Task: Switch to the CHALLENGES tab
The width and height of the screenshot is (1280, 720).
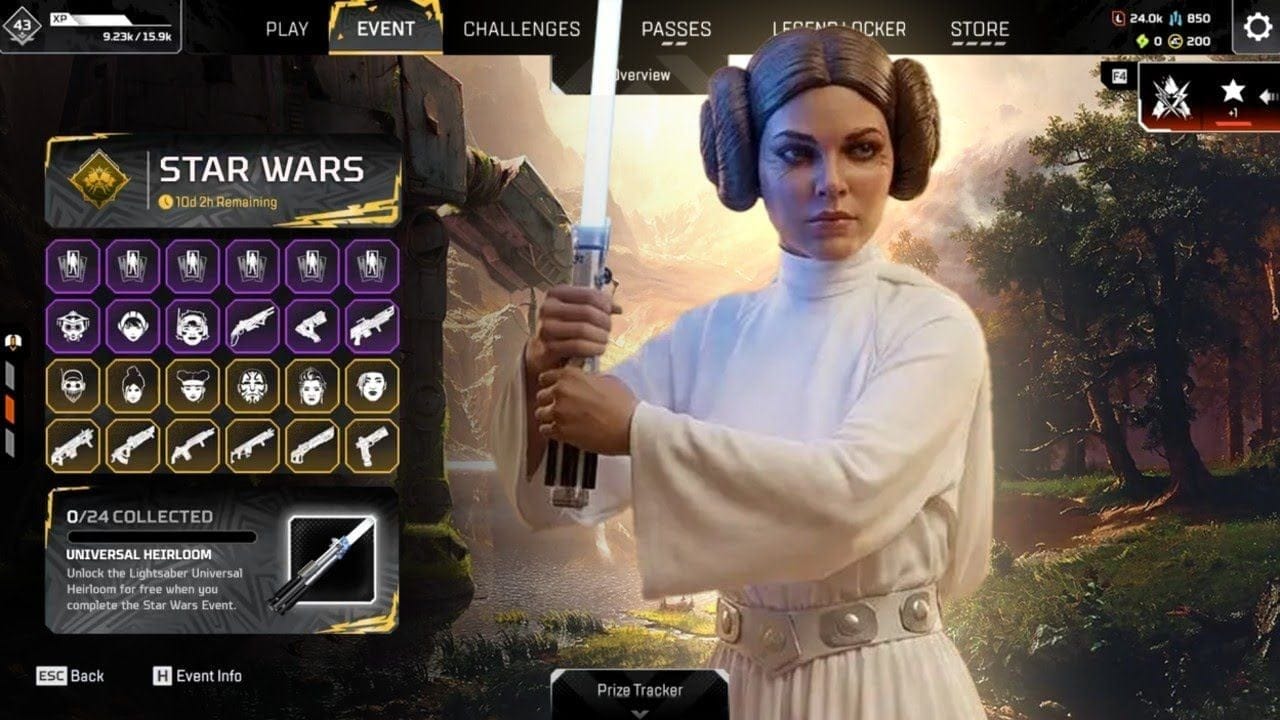Action: pos(520,29)
